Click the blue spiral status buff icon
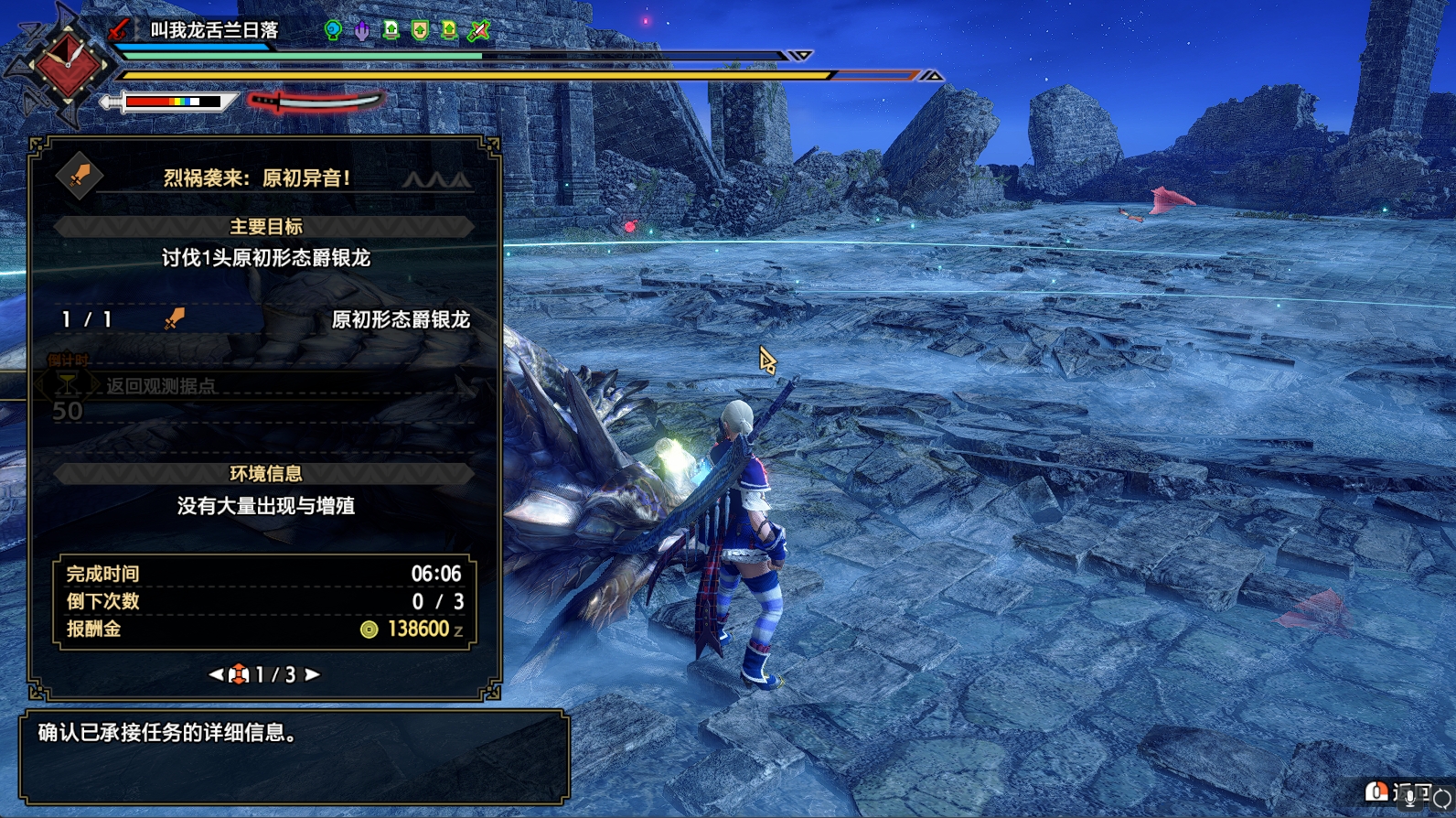The image size is (1456, 818). tap(334, 30)
